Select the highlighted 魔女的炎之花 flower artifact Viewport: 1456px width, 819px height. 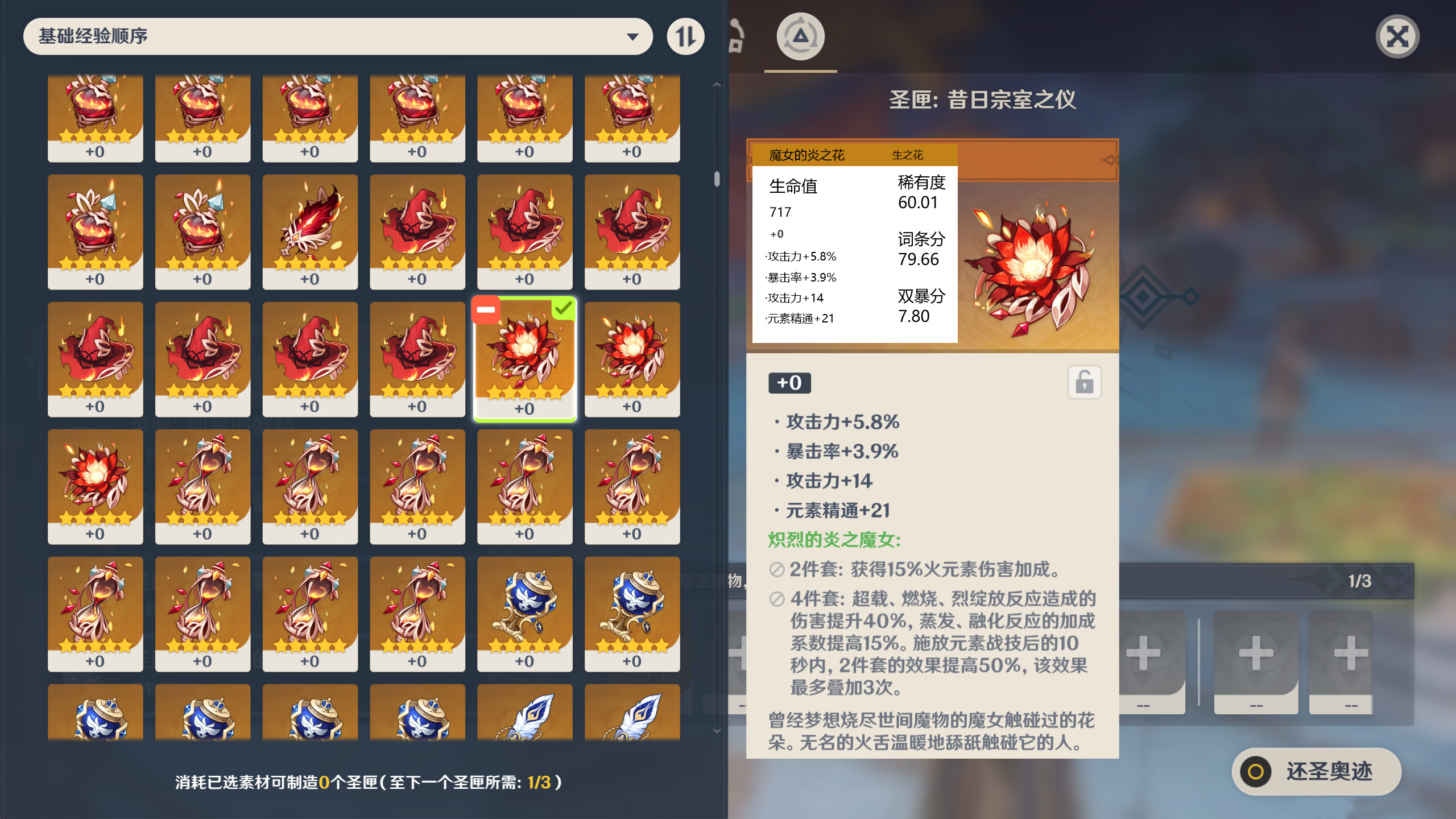click(524, 358)
